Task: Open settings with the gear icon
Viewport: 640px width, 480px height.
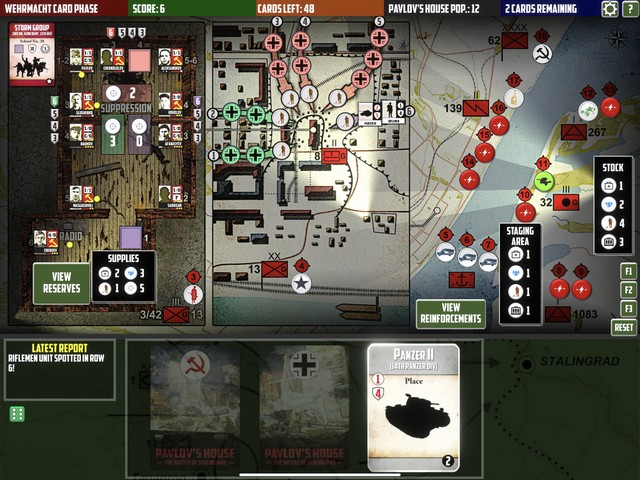Action: coord(609,9)
